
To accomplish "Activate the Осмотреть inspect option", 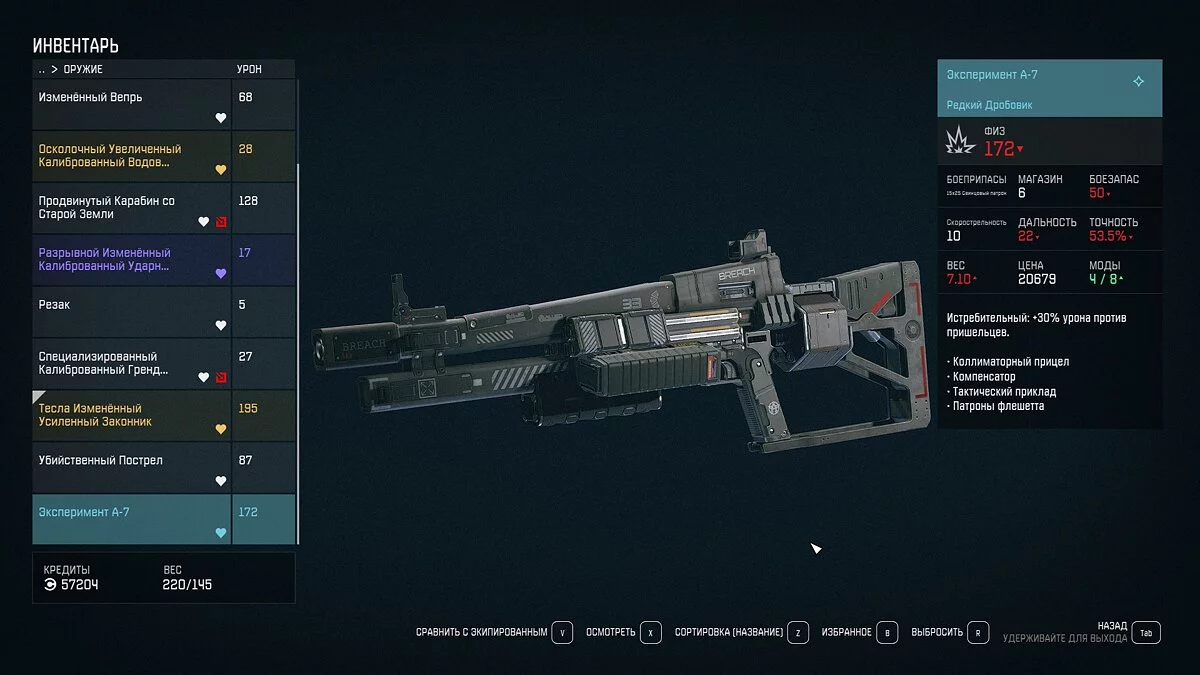I will [624, 633].
